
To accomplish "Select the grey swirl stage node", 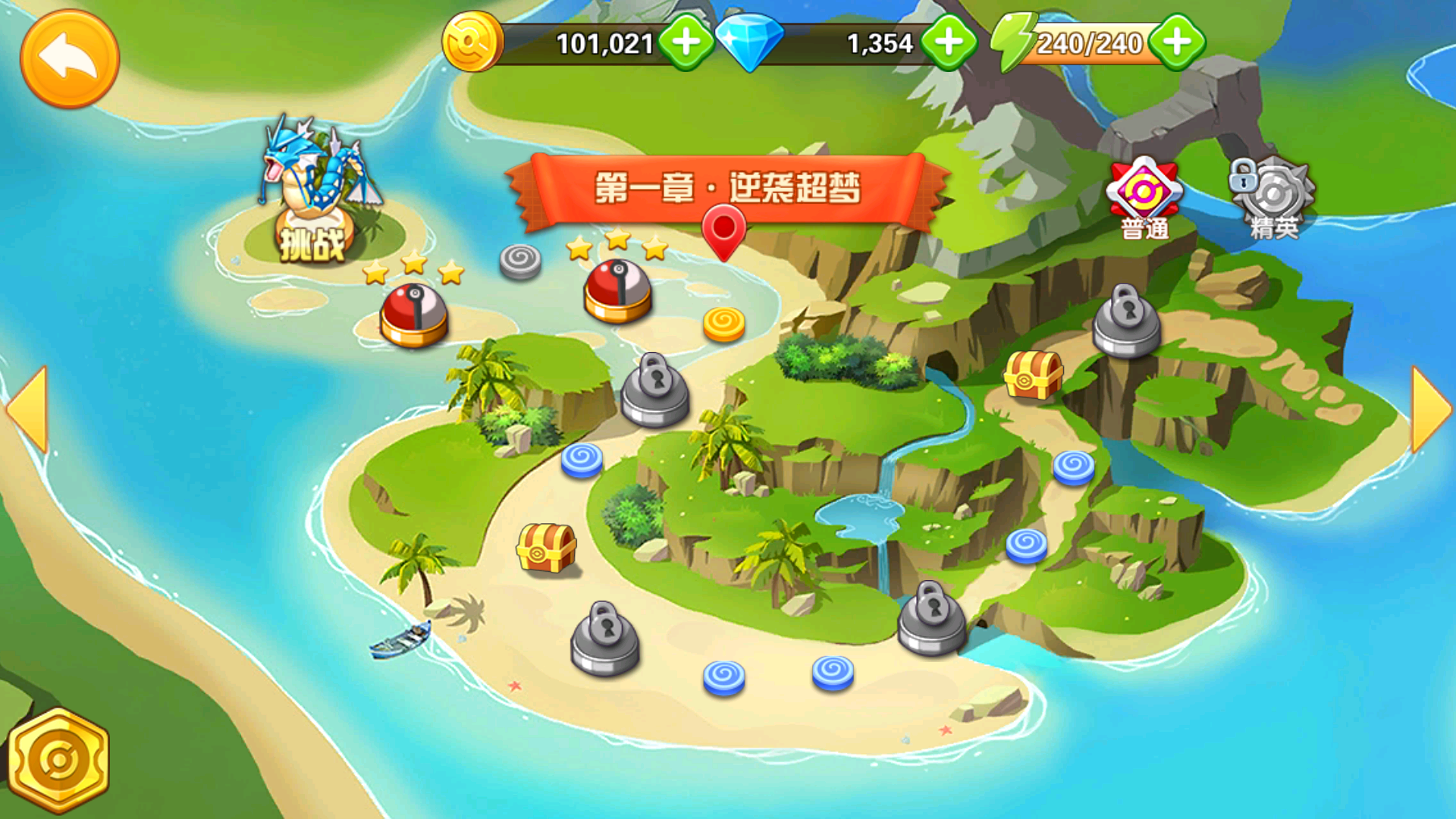I will click(520, 262).
